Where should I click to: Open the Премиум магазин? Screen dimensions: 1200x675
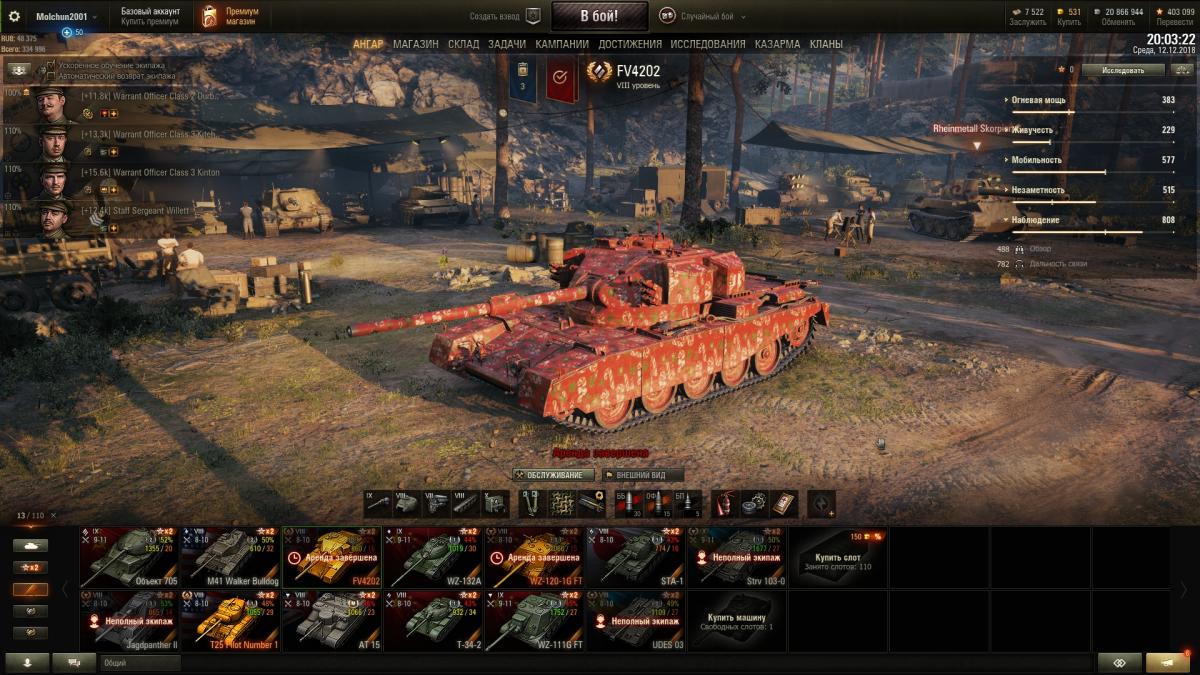[x=229, y=16]
